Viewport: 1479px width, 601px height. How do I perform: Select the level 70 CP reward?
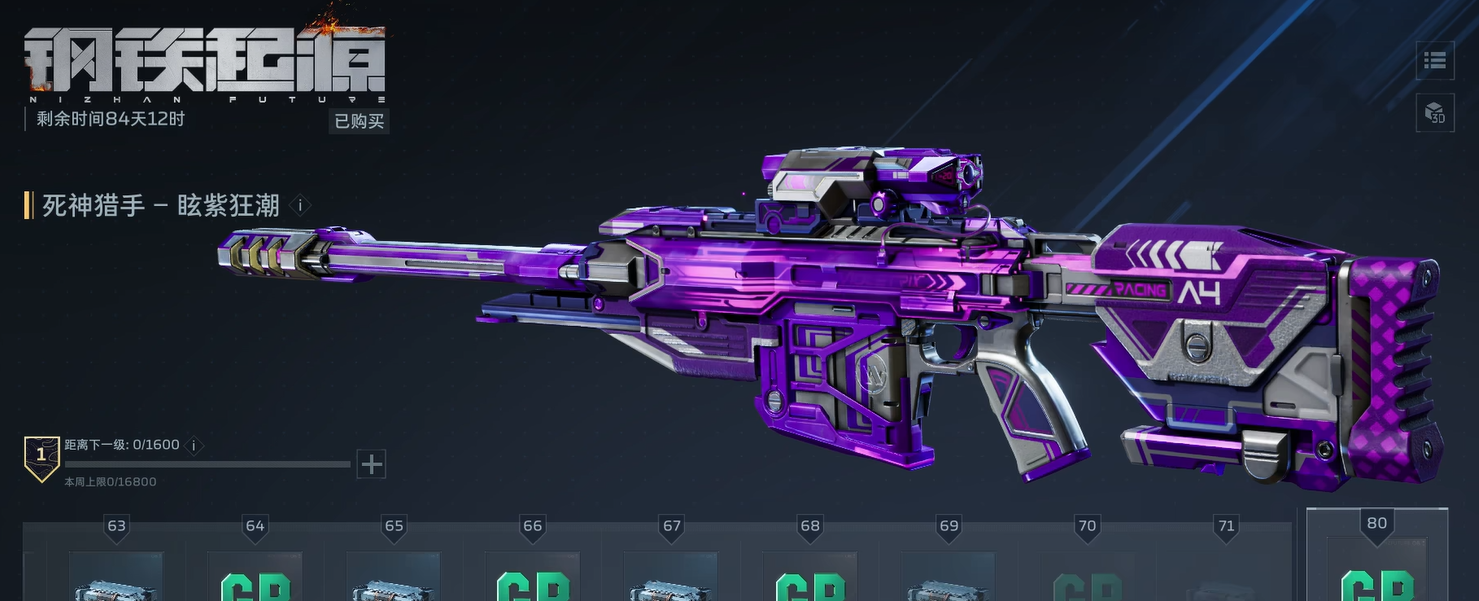pos(1087,578)
